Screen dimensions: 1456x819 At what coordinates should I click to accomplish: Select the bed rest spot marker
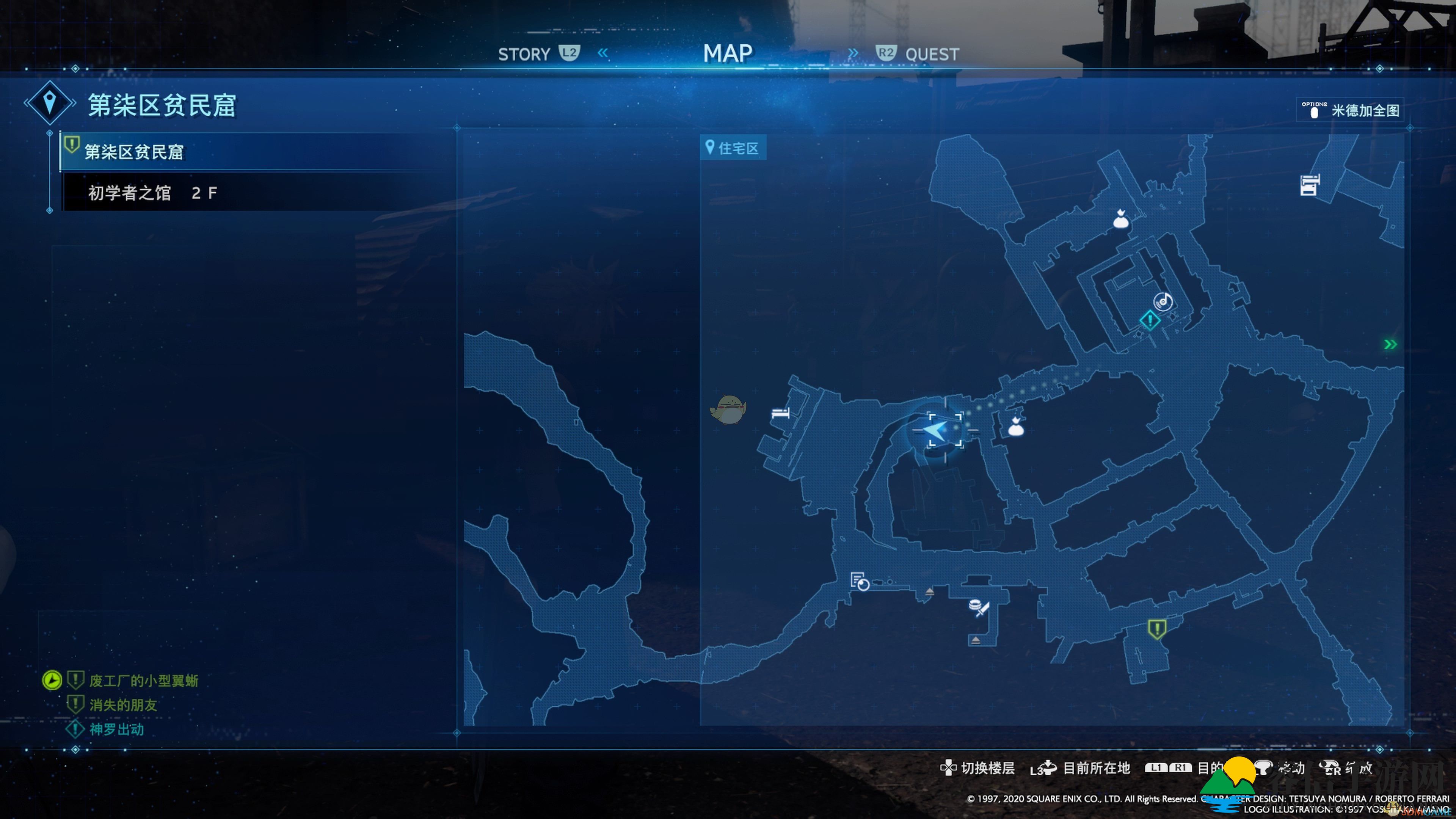pos(780,413)
